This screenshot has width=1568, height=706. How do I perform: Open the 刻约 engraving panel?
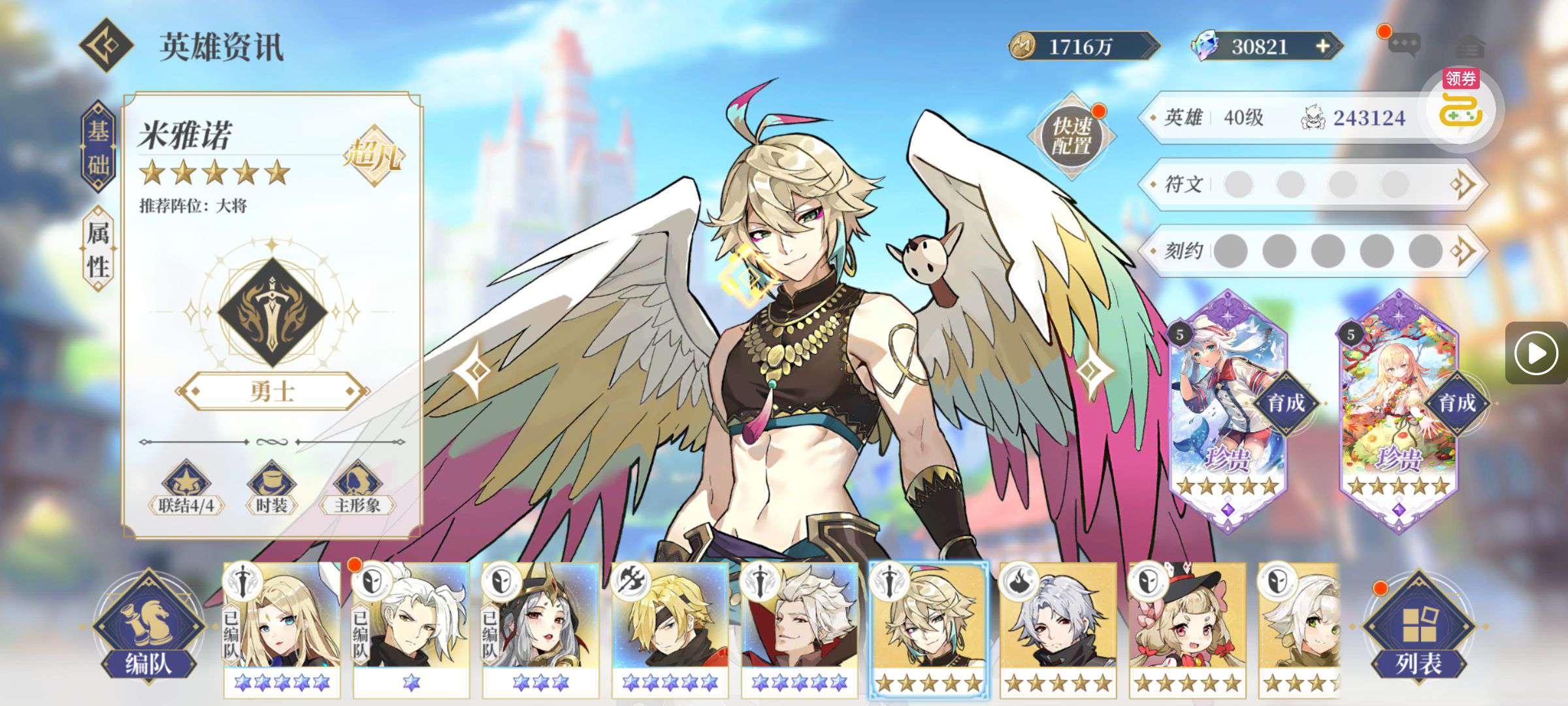tap(1313, 251)
